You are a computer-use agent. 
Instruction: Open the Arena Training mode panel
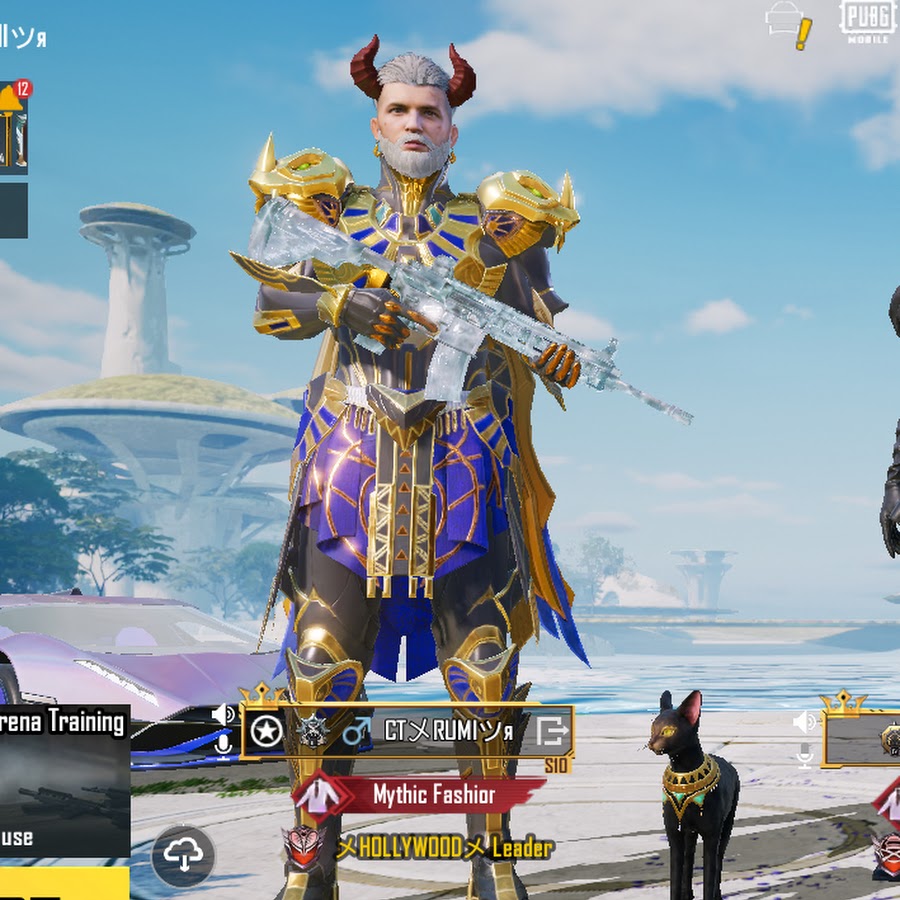[62, 780]
